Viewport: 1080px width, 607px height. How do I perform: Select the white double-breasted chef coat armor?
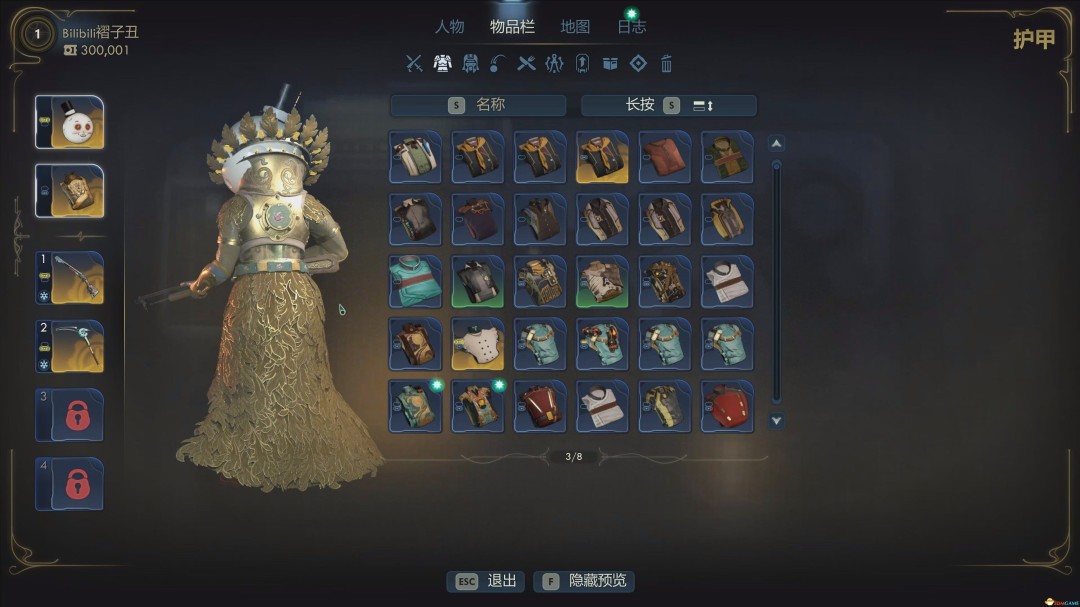477,344
